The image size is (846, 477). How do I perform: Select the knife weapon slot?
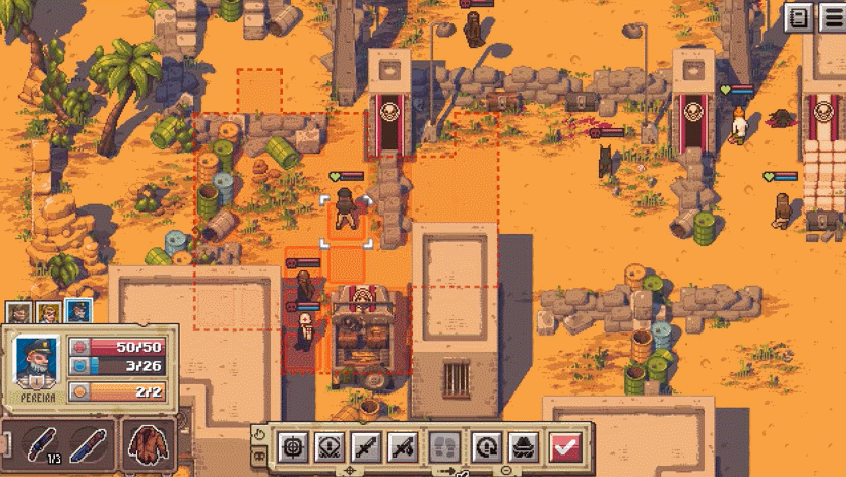(88, 444)
